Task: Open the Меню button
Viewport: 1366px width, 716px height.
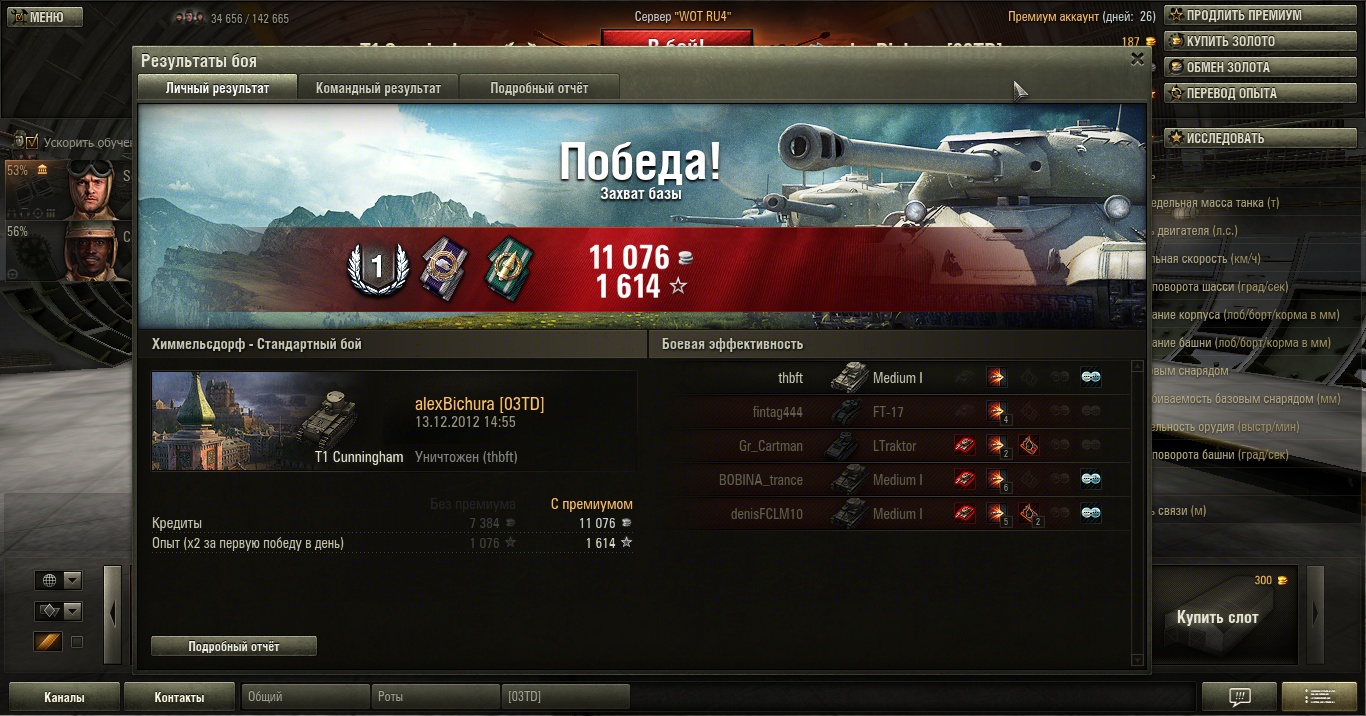Action: coord(41,17)
